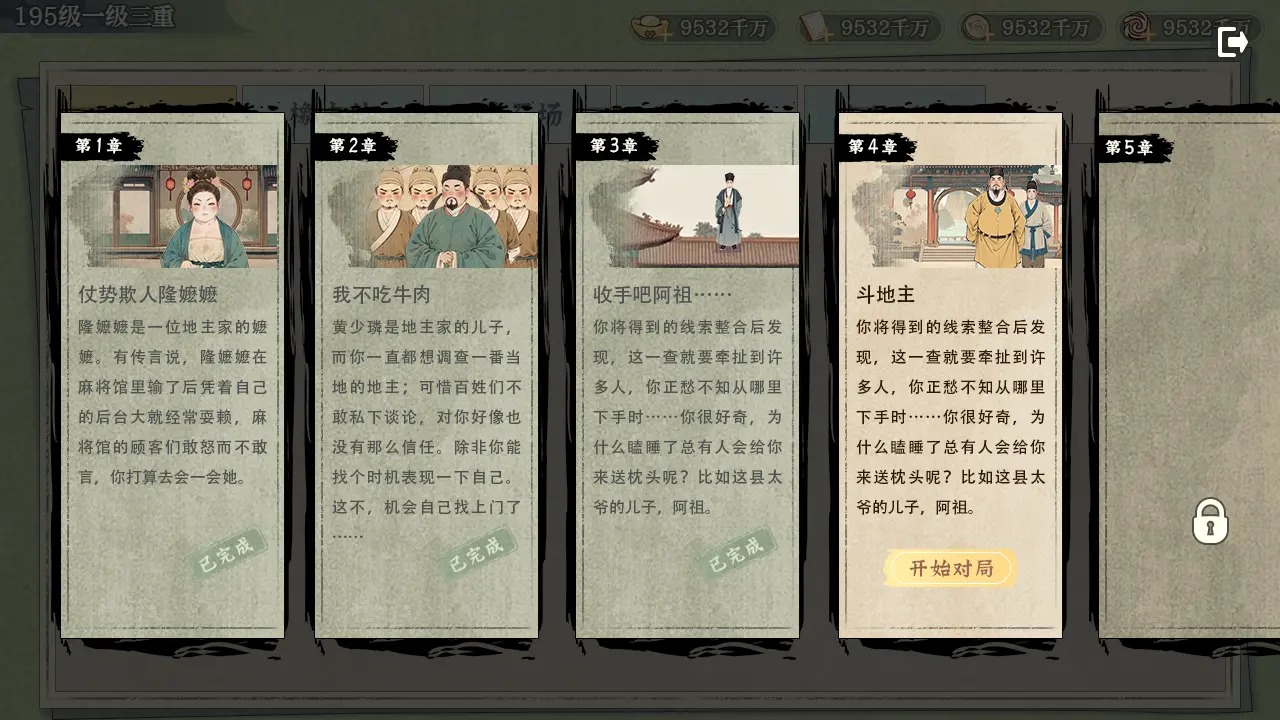Click the lock icon on Chapter 5
Screen dimensions: 1280x720
click(1211, 522)
